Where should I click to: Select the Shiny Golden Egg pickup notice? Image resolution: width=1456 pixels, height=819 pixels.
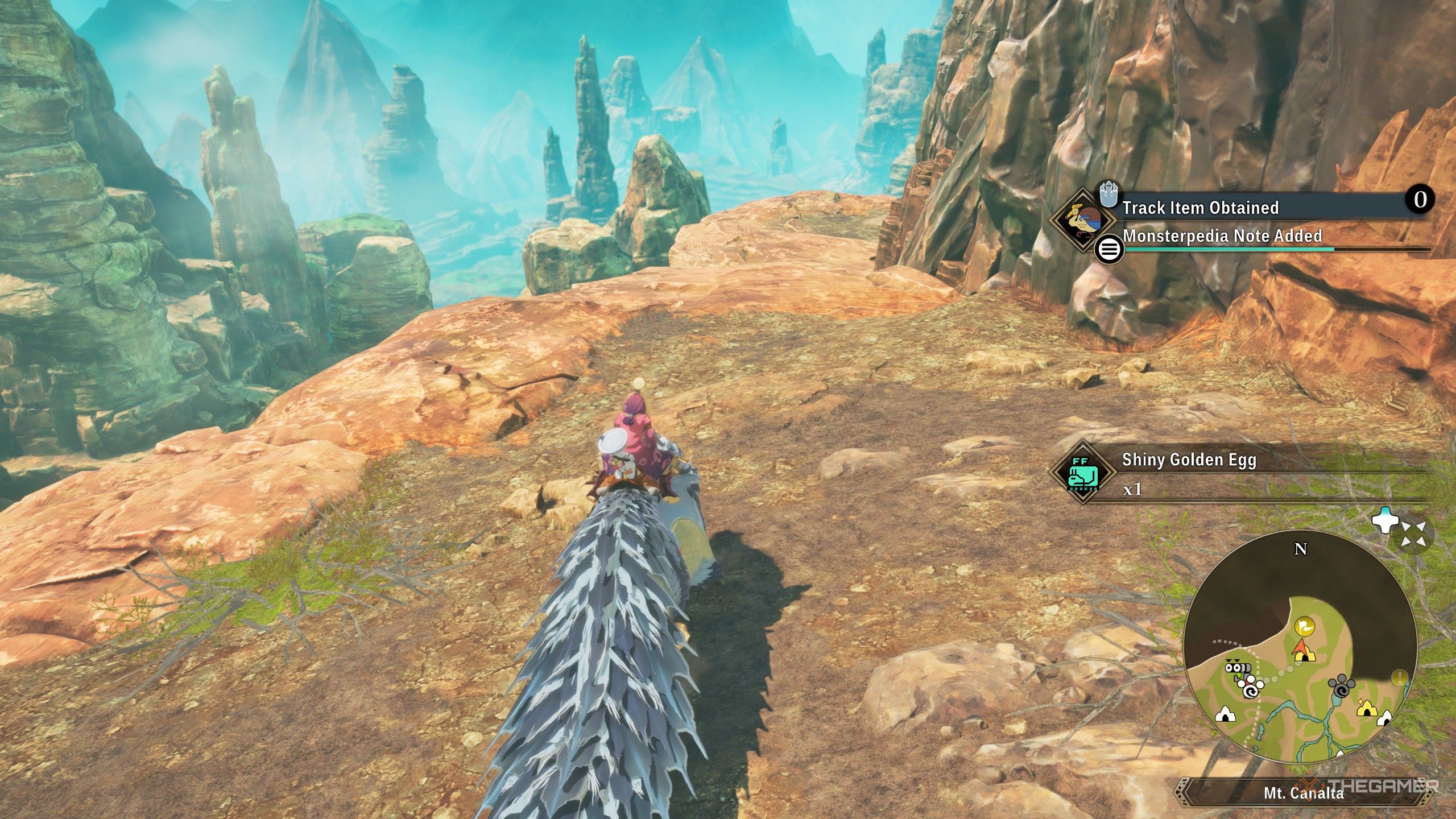point(1189,460)
